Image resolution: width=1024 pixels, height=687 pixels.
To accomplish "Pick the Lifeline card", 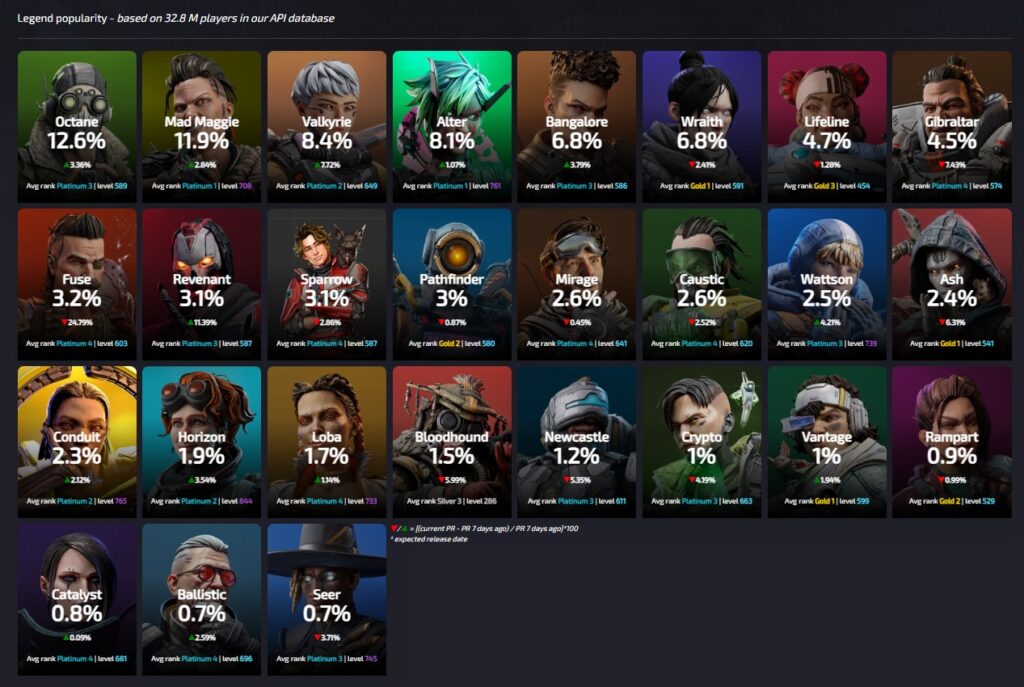I will (827, 120).
